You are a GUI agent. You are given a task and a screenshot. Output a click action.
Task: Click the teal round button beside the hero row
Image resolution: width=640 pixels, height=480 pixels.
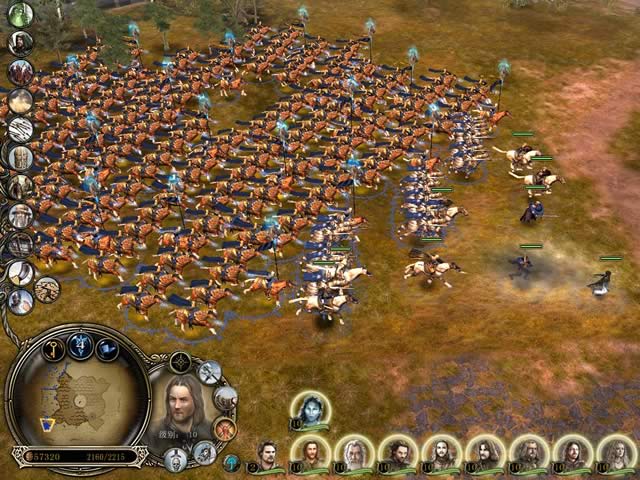[x=231, y=463]
